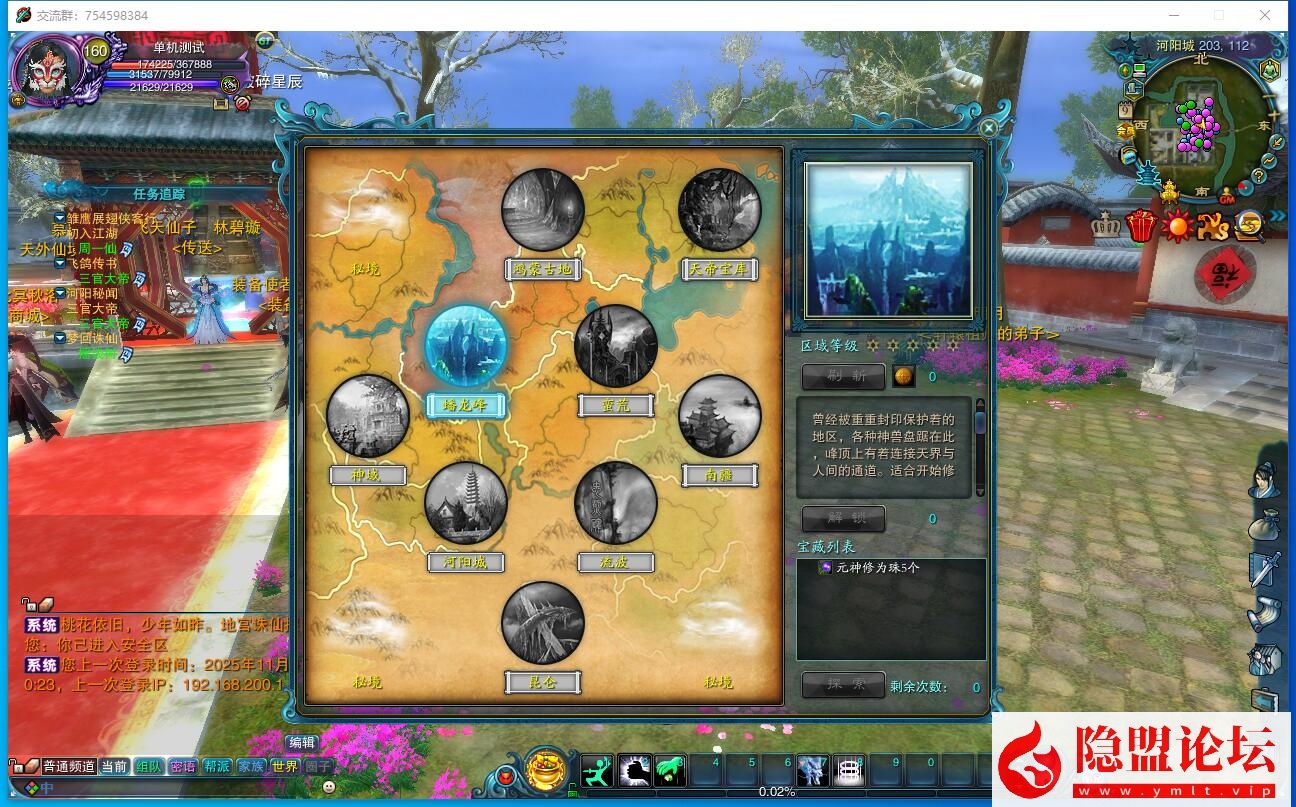Switch chat to the 组队 team tab
The height and width of the screenshot is (807, 1296).
(149, 766)
